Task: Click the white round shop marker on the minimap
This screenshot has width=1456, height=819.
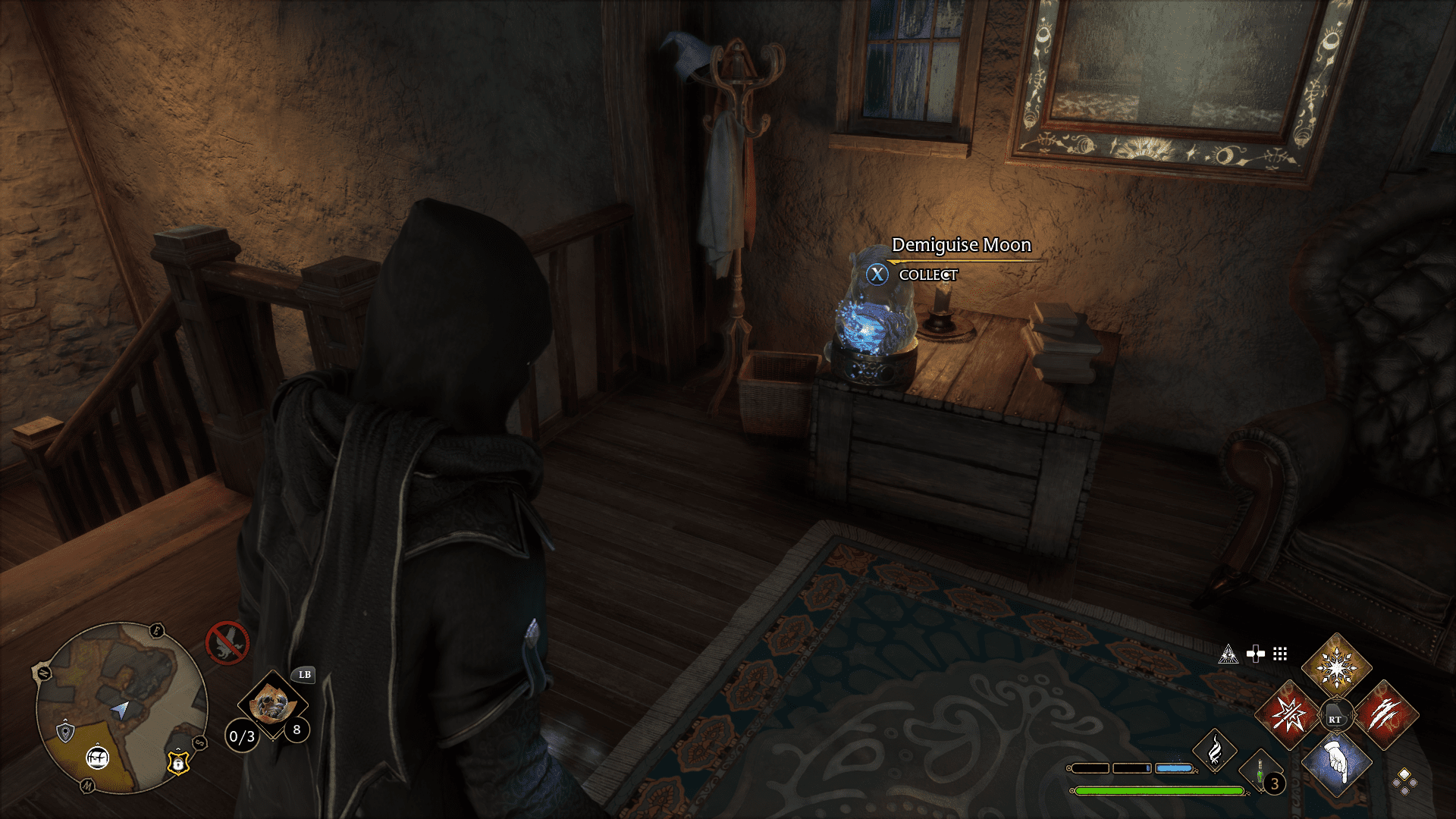Action: pyautogui.click(x=97, y=757)
